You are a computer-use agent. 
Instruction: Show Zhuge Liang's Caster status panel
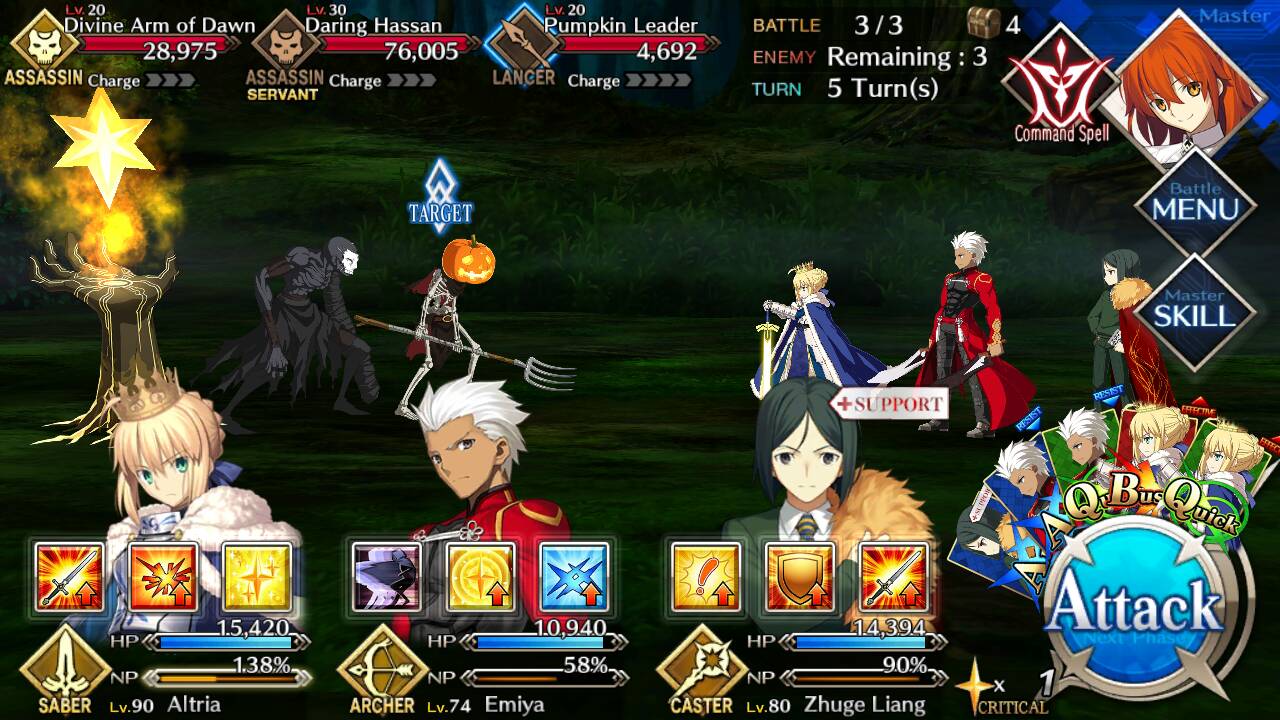point(800,668)
